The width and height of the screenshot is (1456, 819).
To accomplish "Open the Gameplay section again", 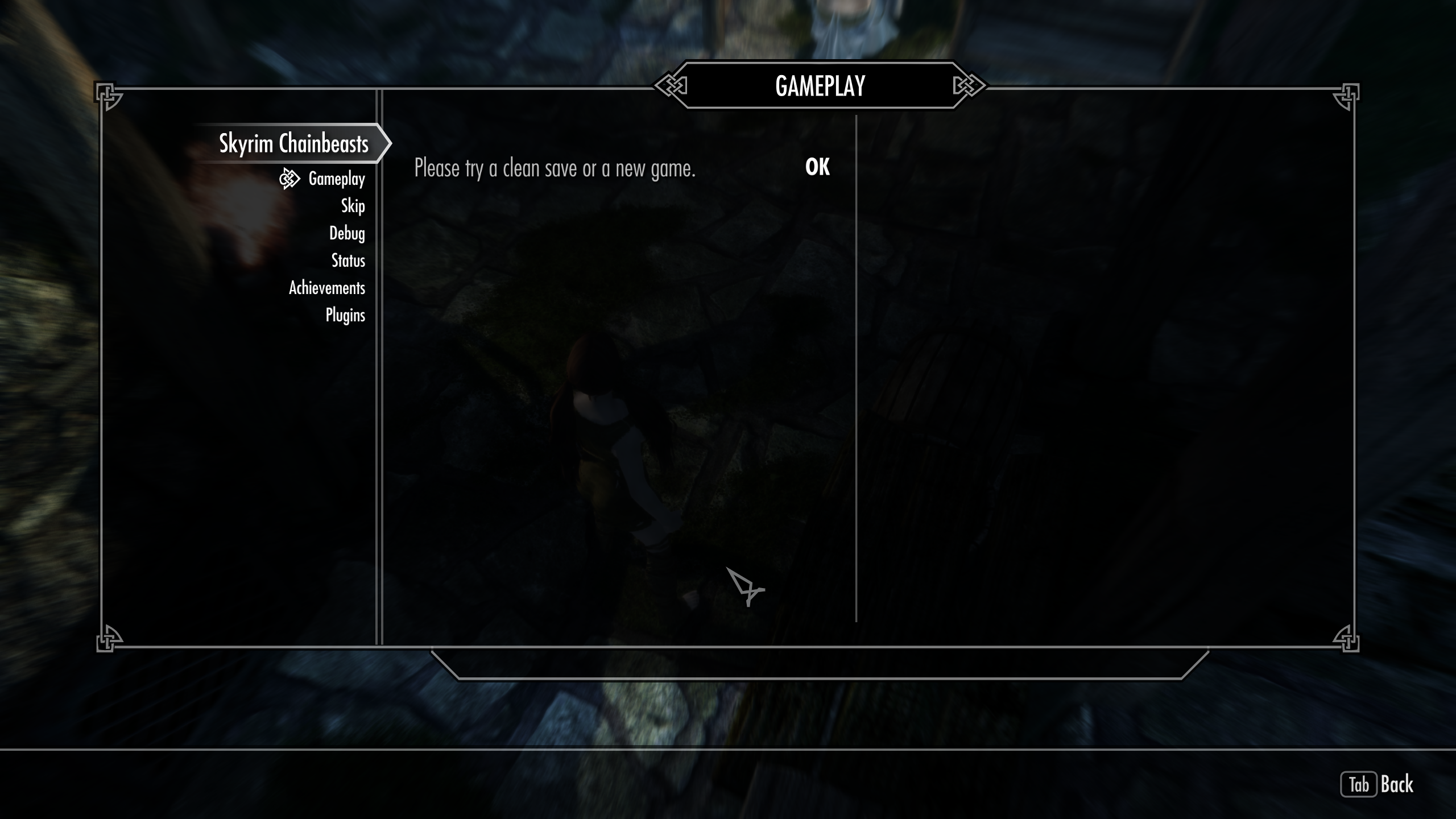I will coord(336,180).
